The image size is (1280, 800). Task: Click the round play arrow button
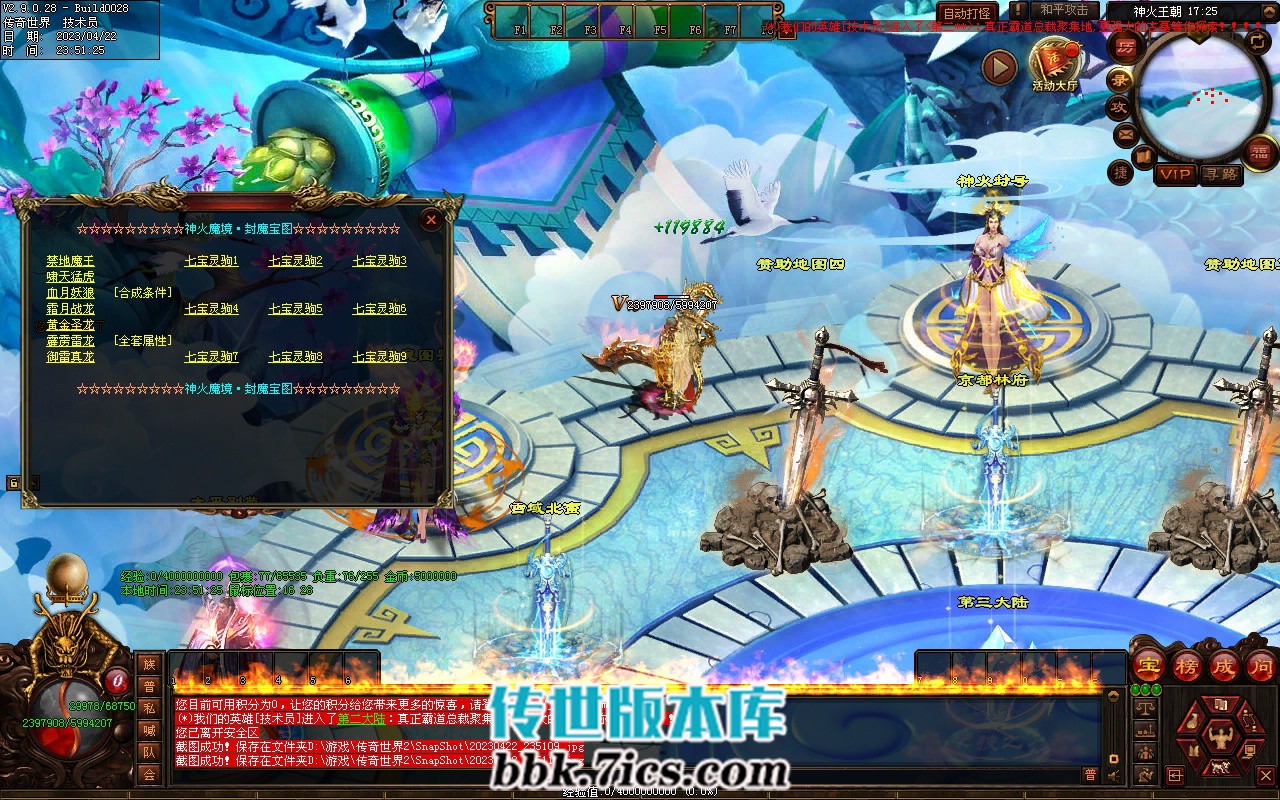click(x=998, y=67)
